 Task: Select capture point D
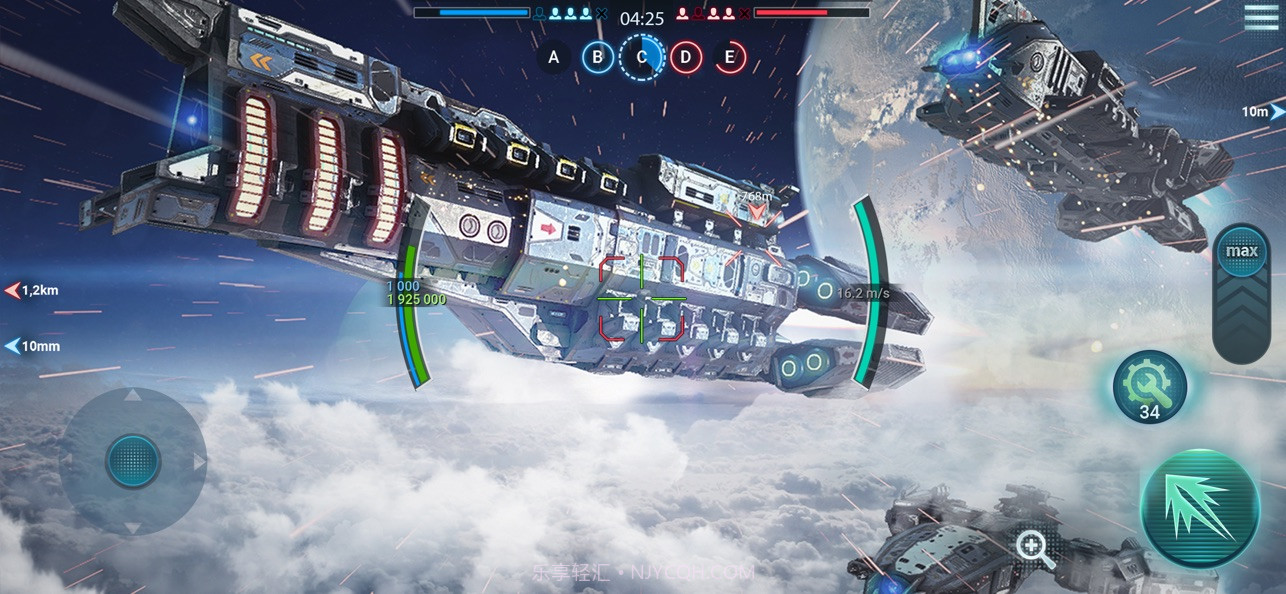[685, 57]
